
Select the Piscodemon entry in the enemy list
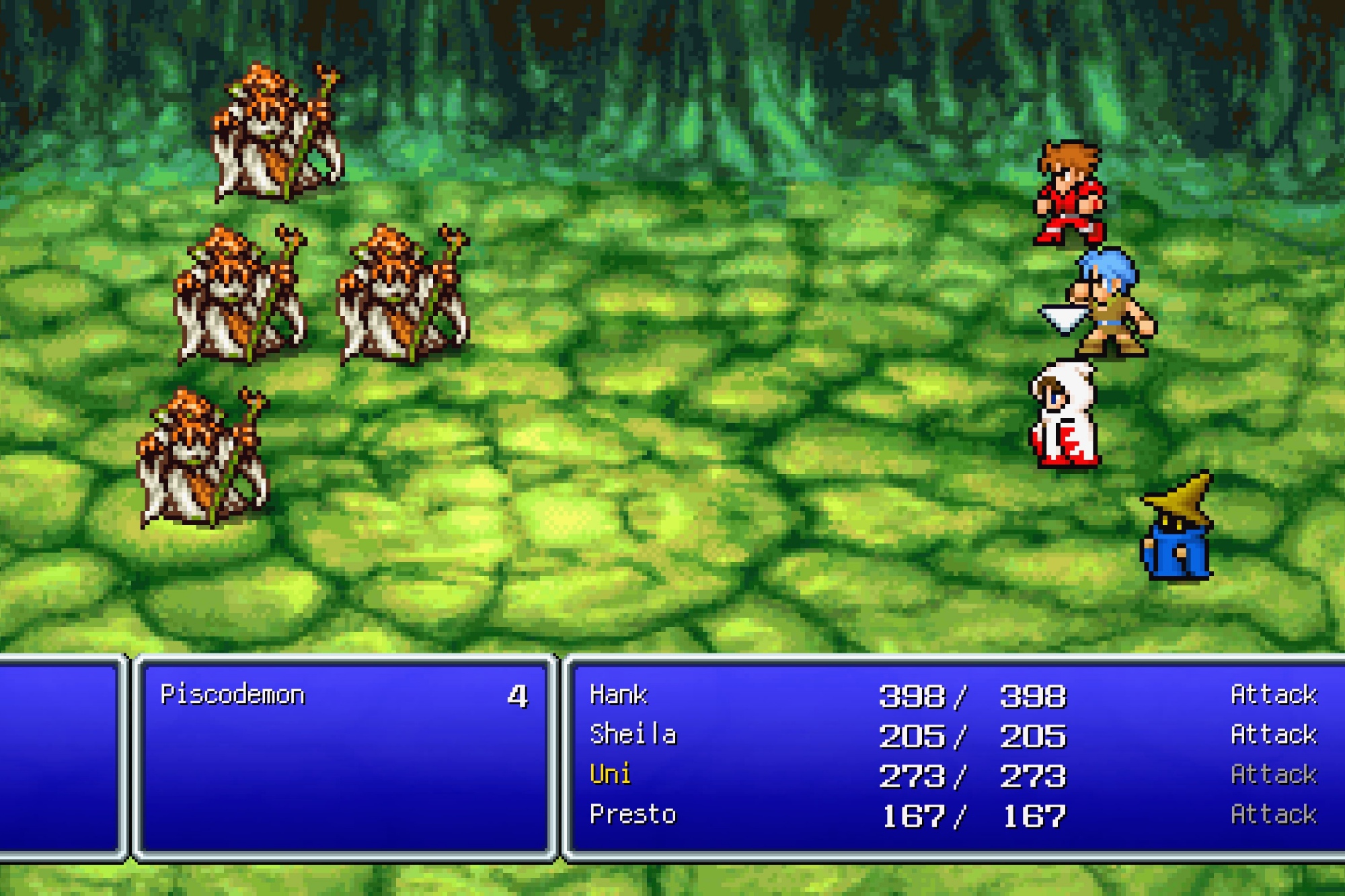pyautogui.click(x=233, y=695)
